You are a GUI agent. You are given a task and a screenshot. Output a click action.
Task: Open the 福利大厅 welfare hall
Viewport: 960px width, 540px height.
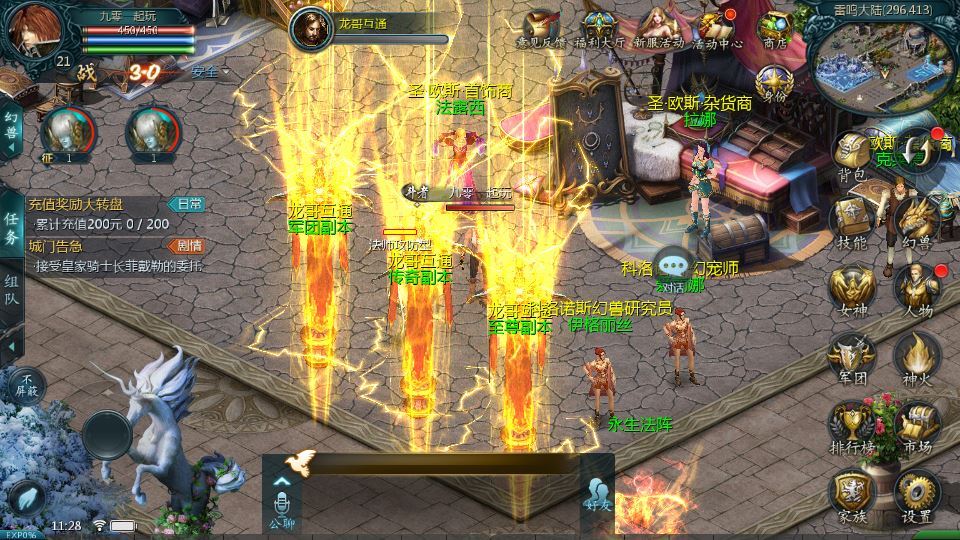[x=602, y=30]
